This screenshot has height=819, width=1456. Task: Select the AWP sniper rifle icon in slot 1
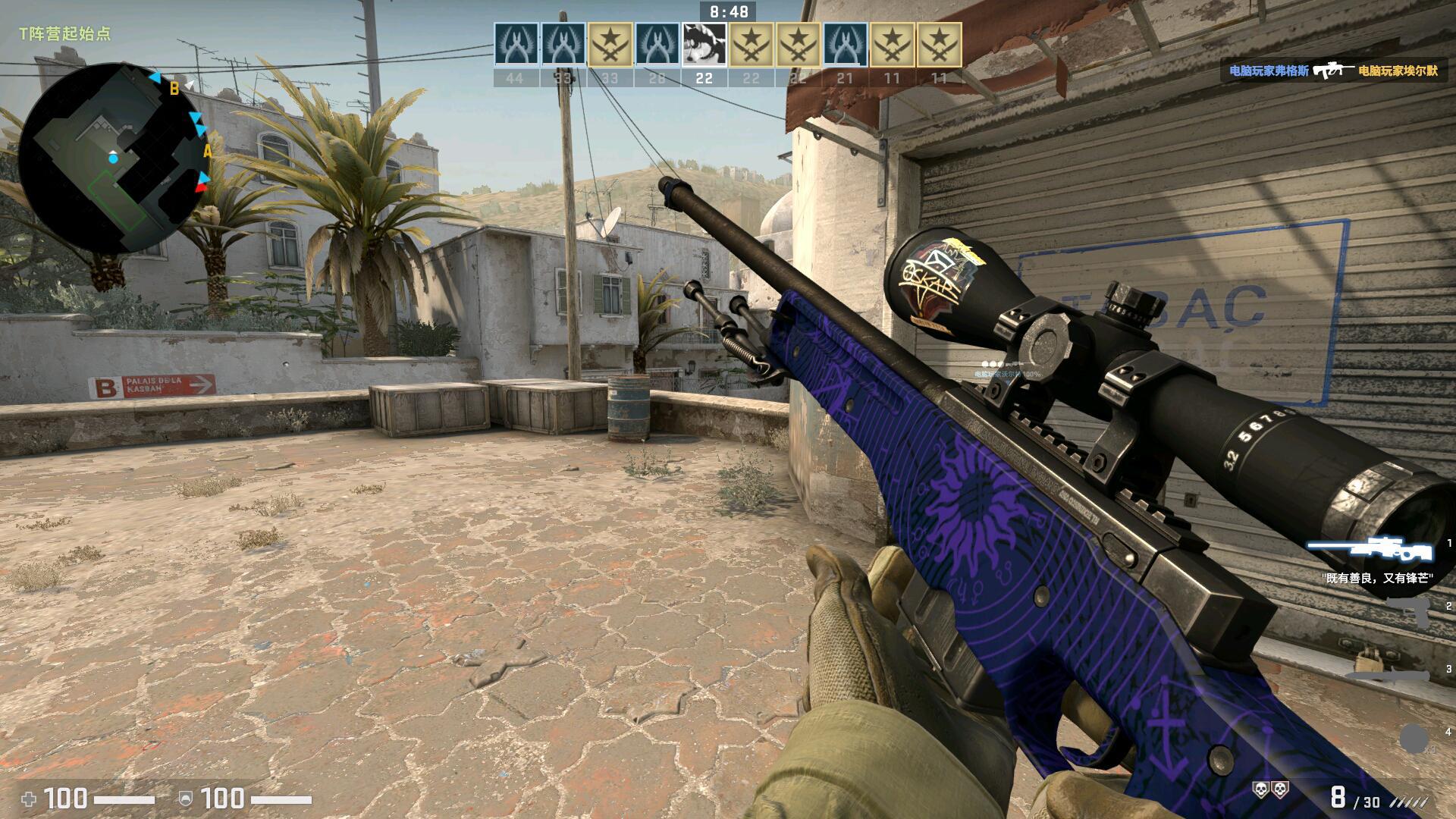pyautogui.click(x=1370, y=548)
